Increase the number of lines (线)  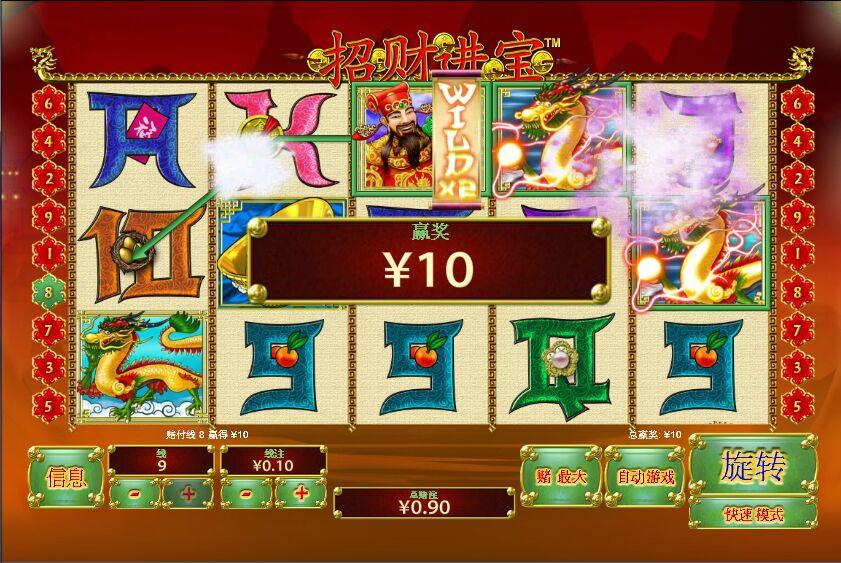(x=187, y=492)
